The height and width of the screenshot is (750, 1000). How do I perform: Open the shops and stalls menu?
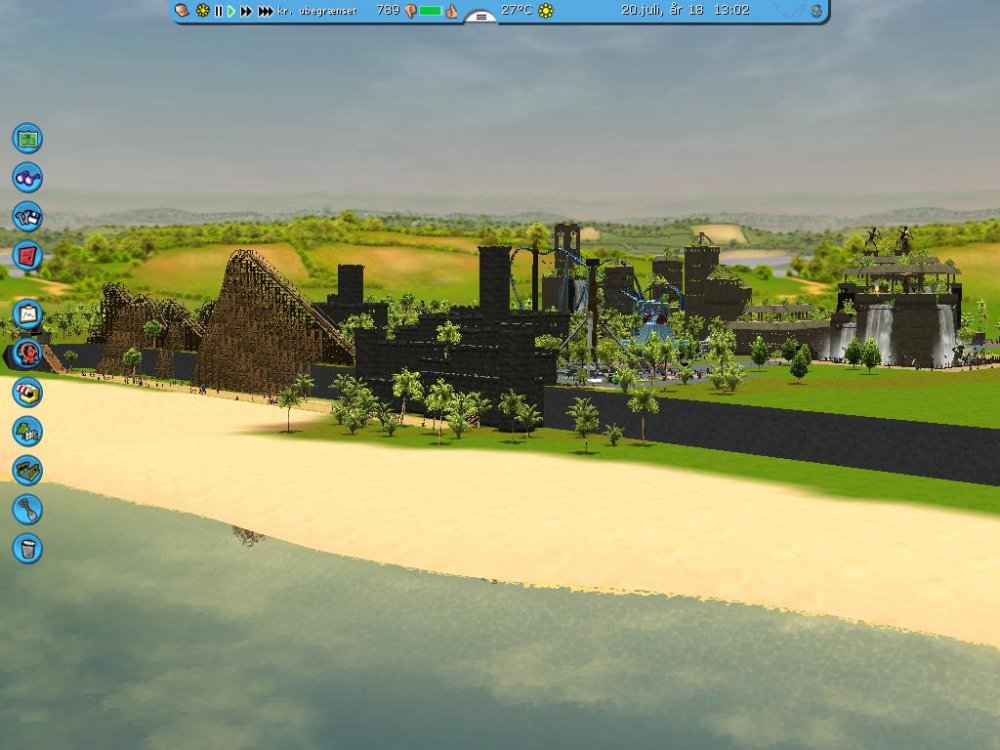[x=27, y=392]
